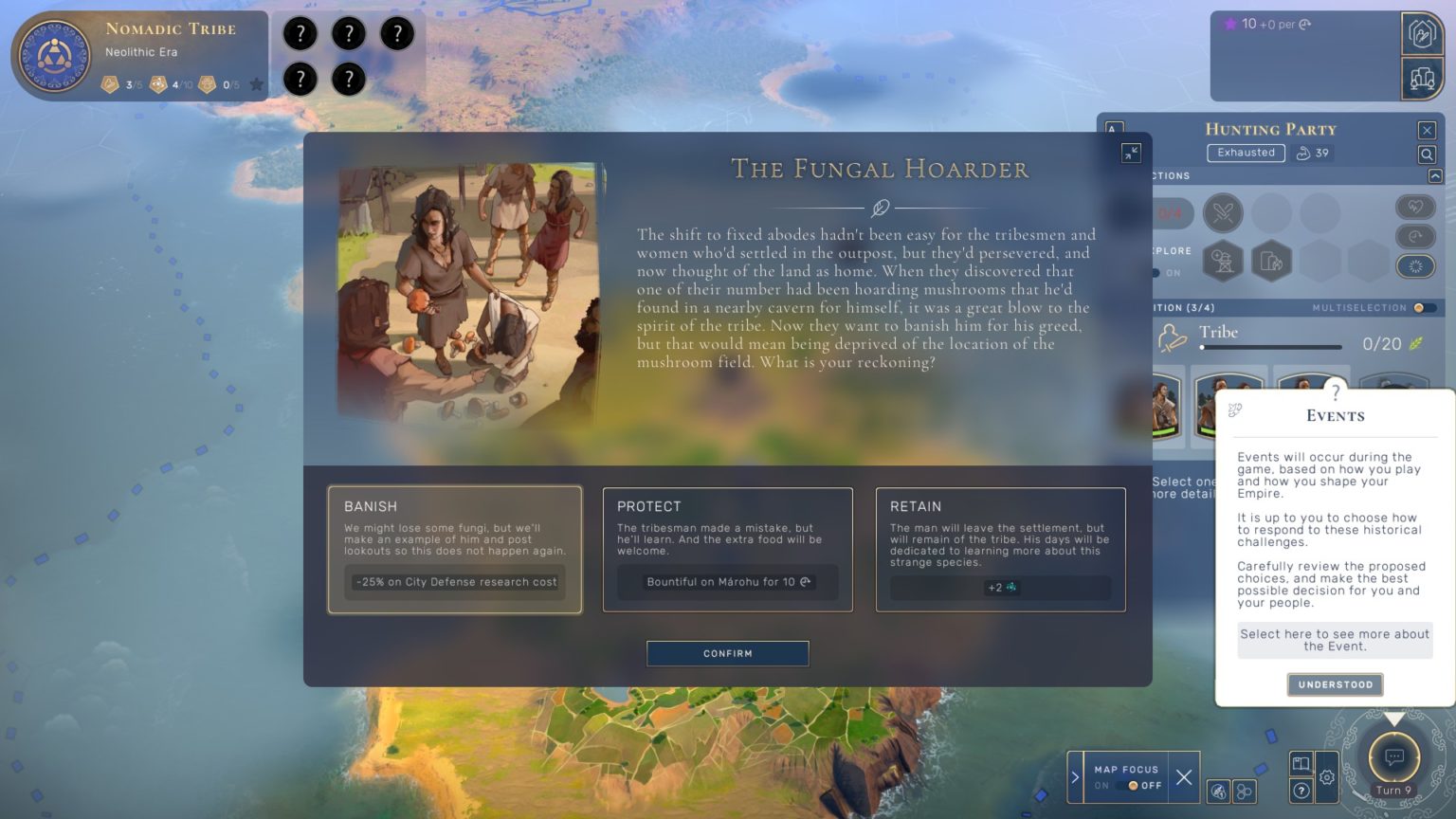Minimize the Fungal Hoarder event window
Screen dimensions: 1456x819
[x=1131, y=153]
